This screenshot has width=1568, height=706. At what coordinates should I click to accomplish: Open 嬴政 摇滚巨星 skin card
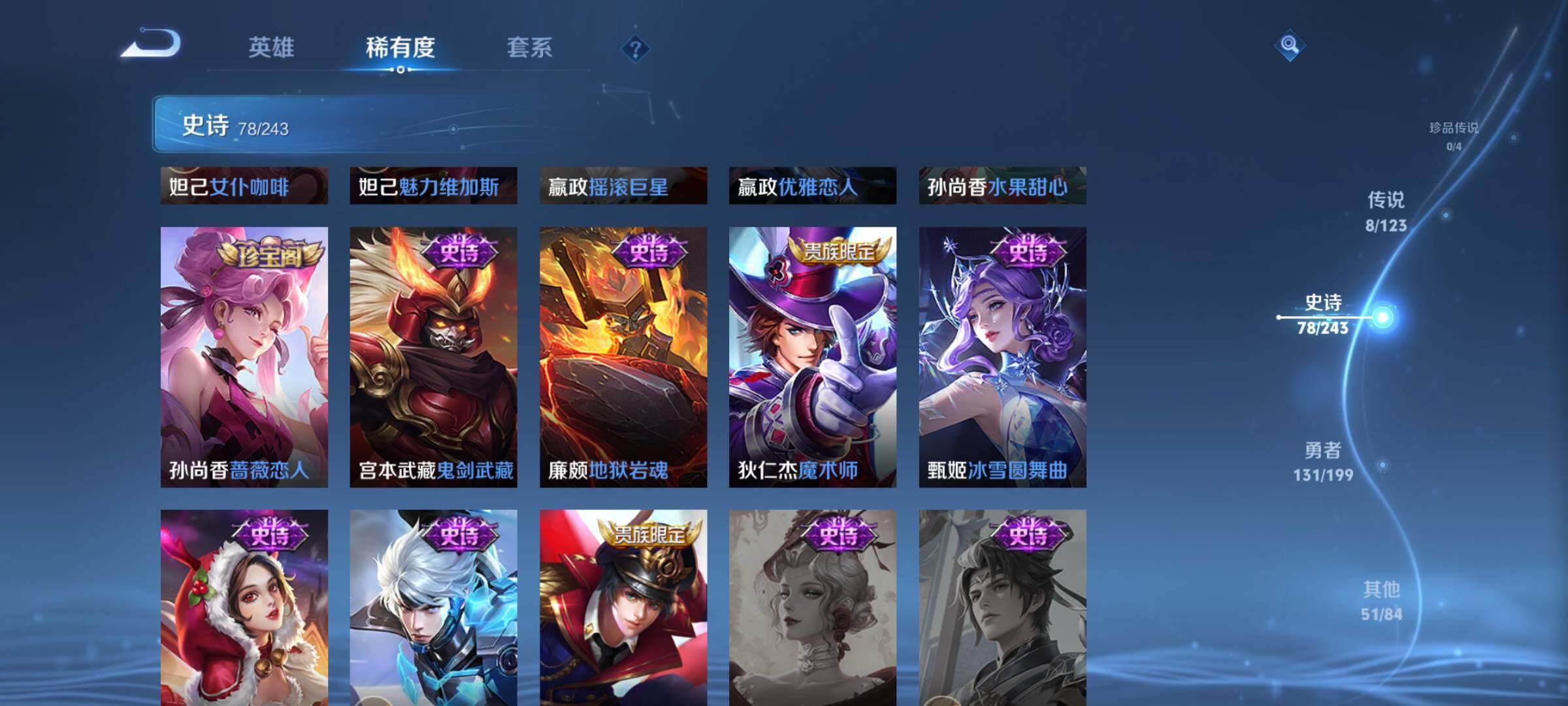(623, 186)
